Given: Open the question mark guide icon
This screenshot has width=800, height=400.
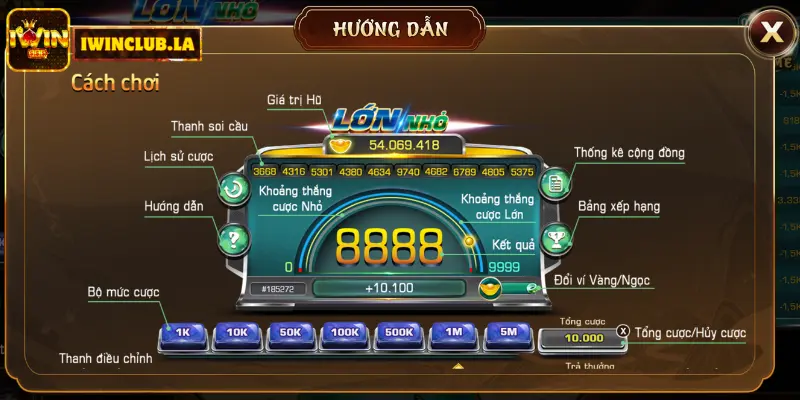Looking at the screenshot, I should (233, 238).
